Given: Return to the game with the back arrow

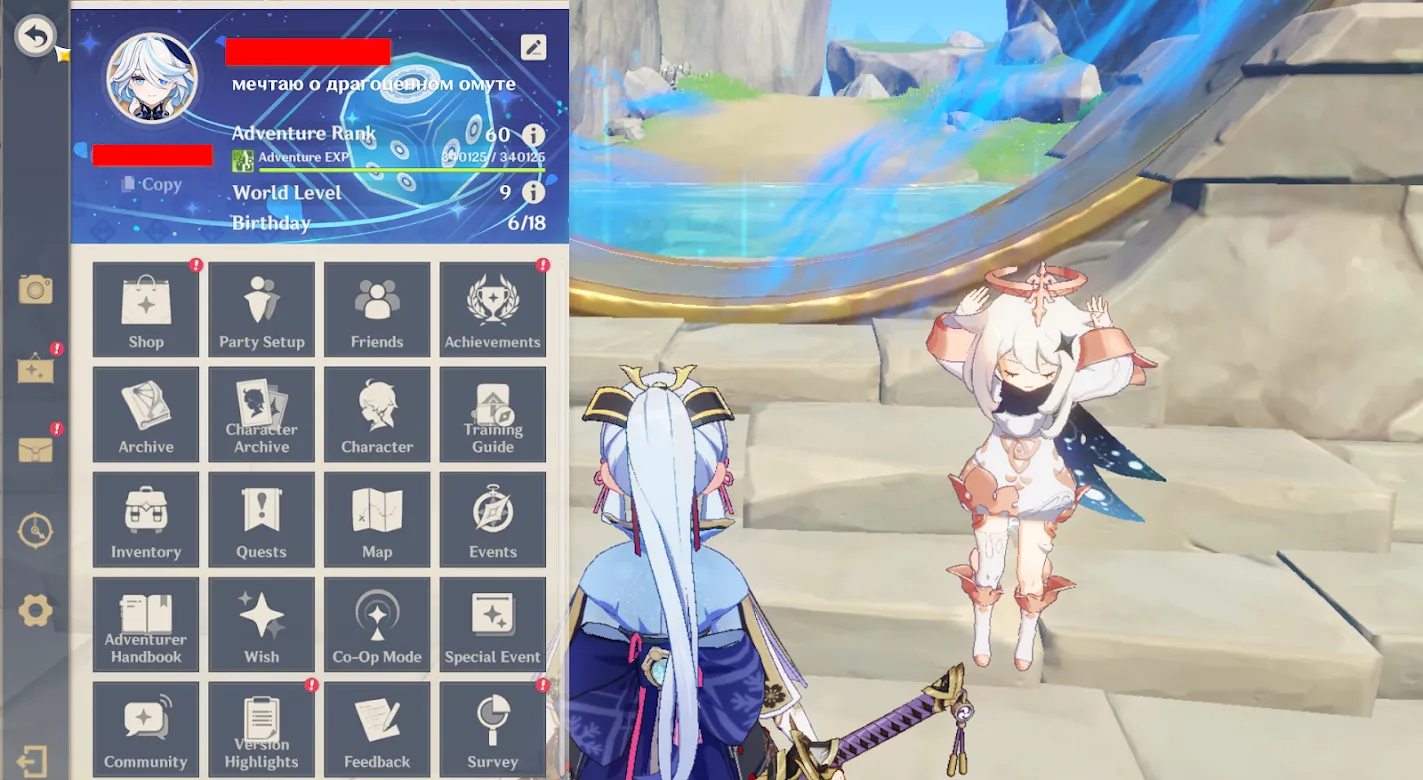Looking at the screenshot, I should 36,36.
